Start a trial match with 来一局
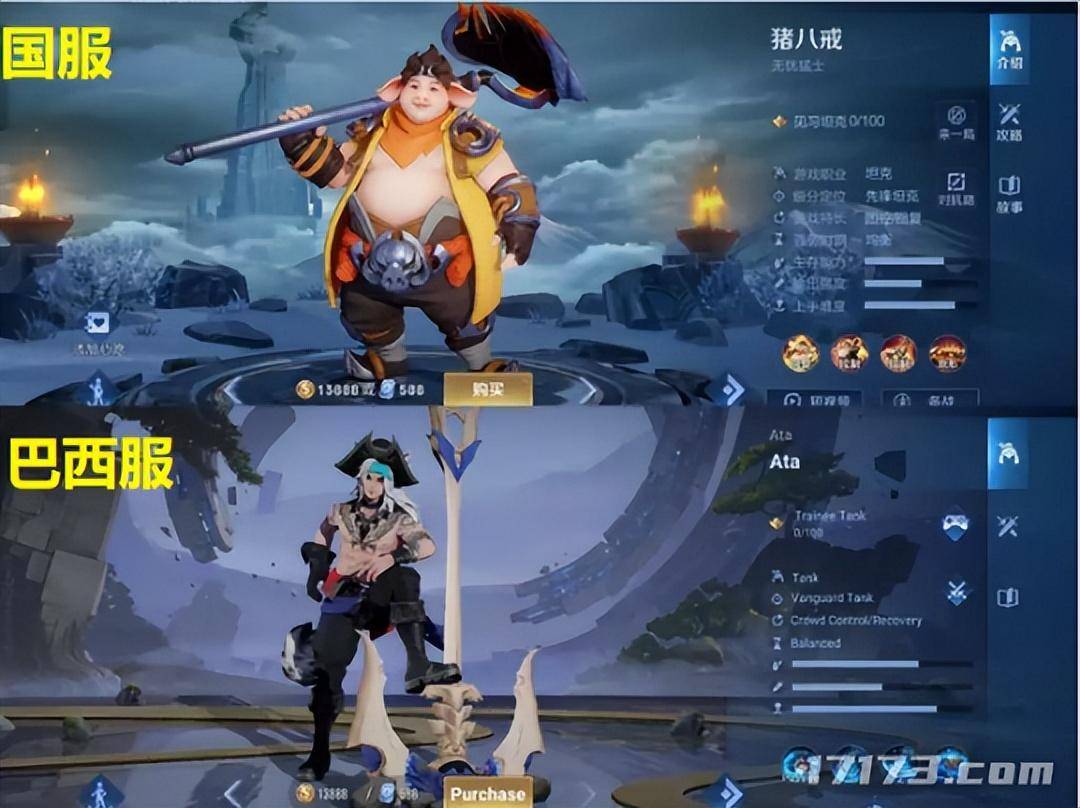 click(956, 121)
